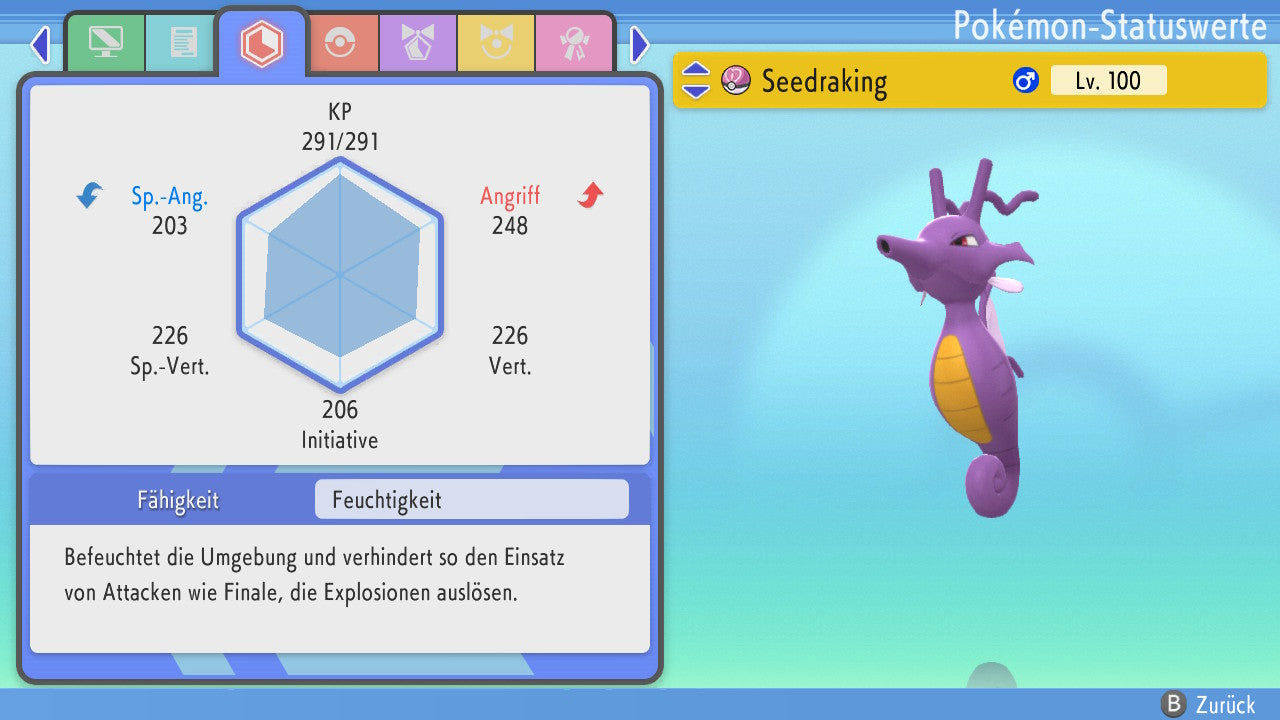Image resolution: width=1280 pixels, height=720 pixels.
Task: Switch to the teal trainer memo tab
Action: pyautogui.click(x=183, y=42)
